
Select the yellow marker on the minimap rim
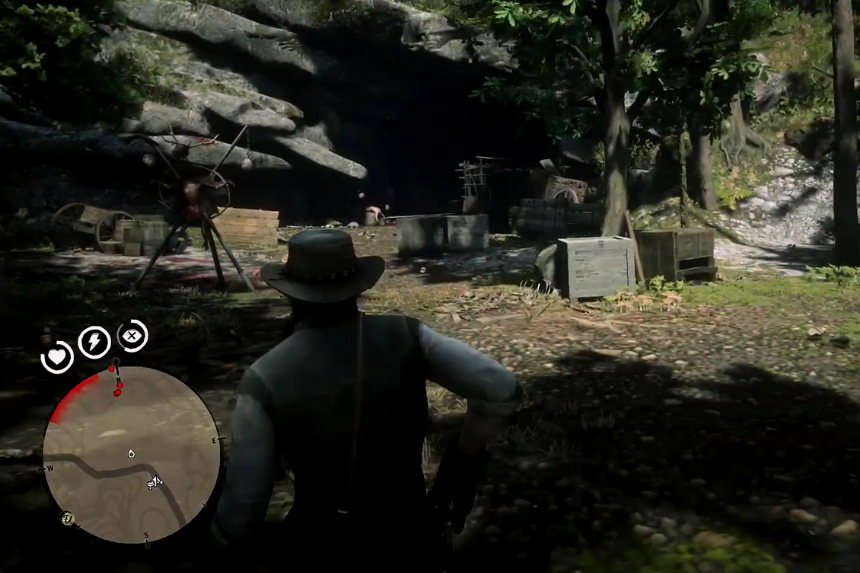click(x=67, y=518)
